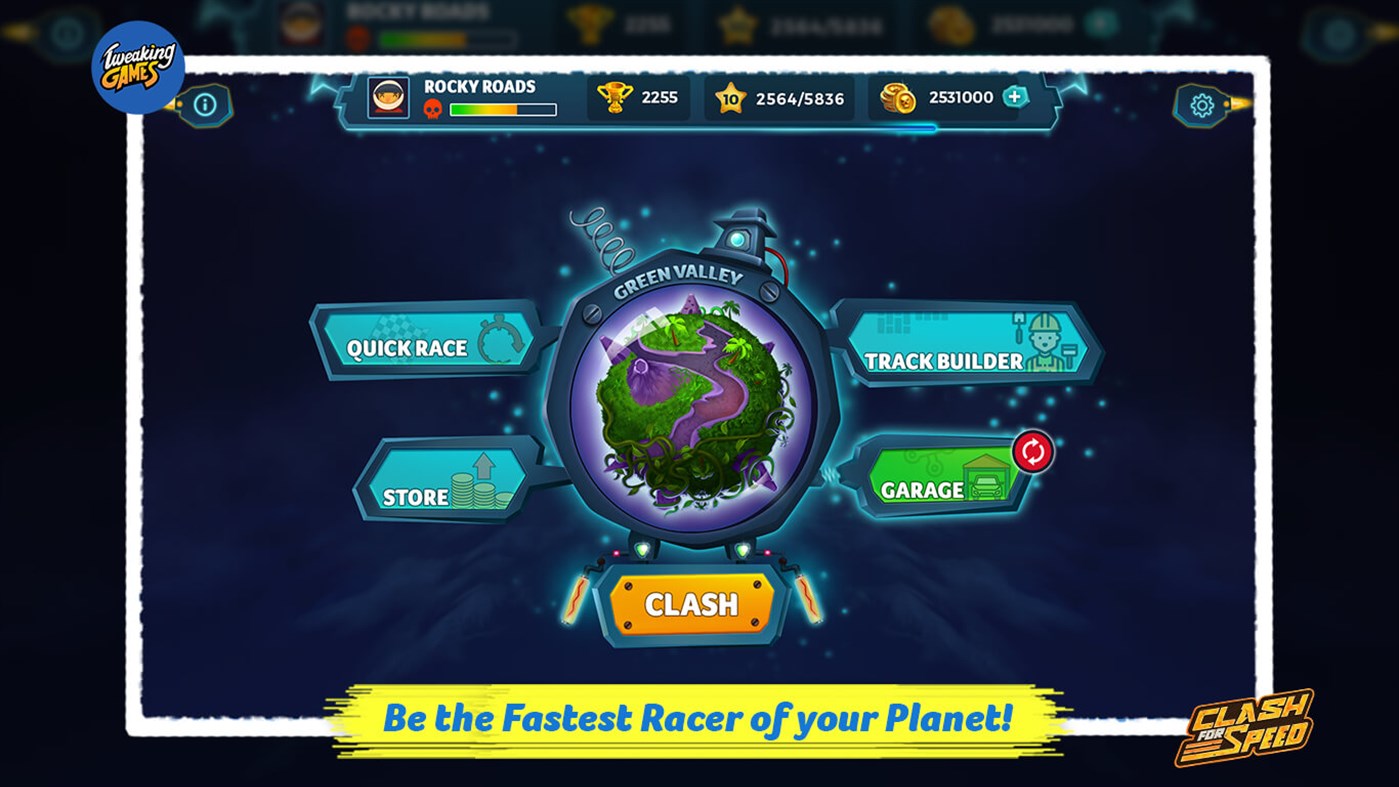Click the info icon on the left
1399x787 pixels.
point(207,105)
